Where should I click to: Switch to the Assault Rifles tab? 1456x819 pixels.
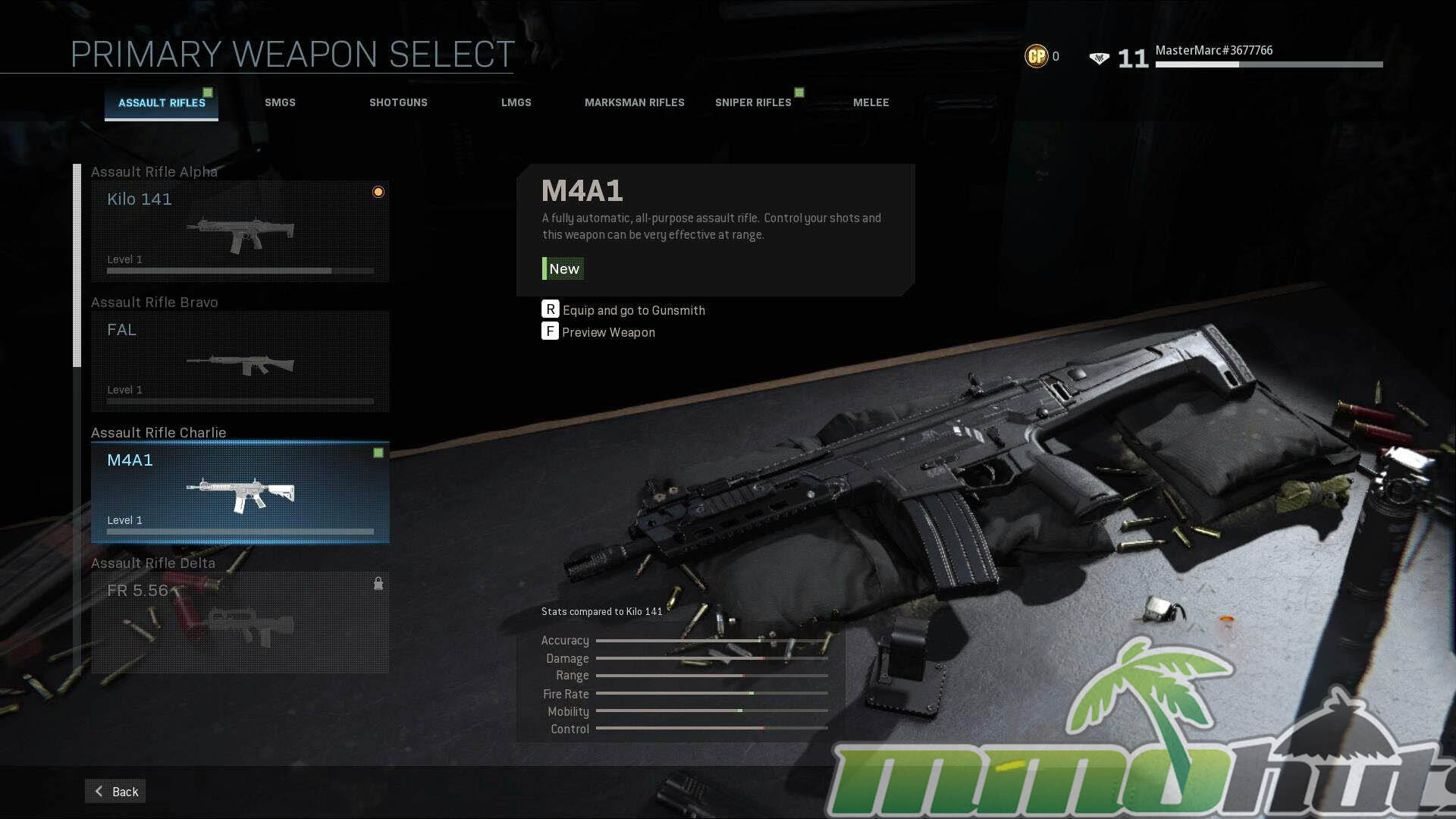pos(162,103)
